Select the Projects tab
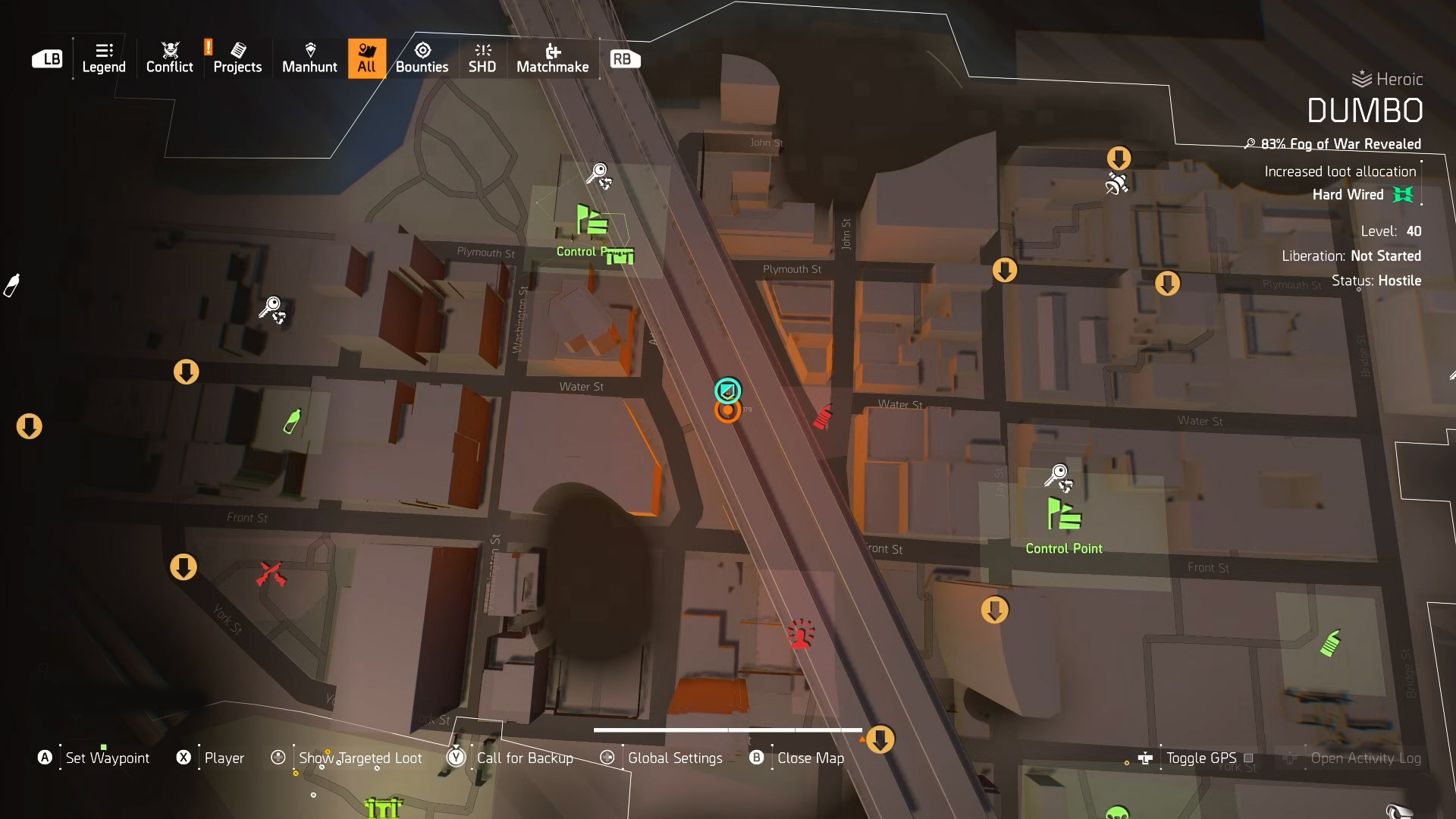Viewport: 1456px width, 819px height. [237, 58]
